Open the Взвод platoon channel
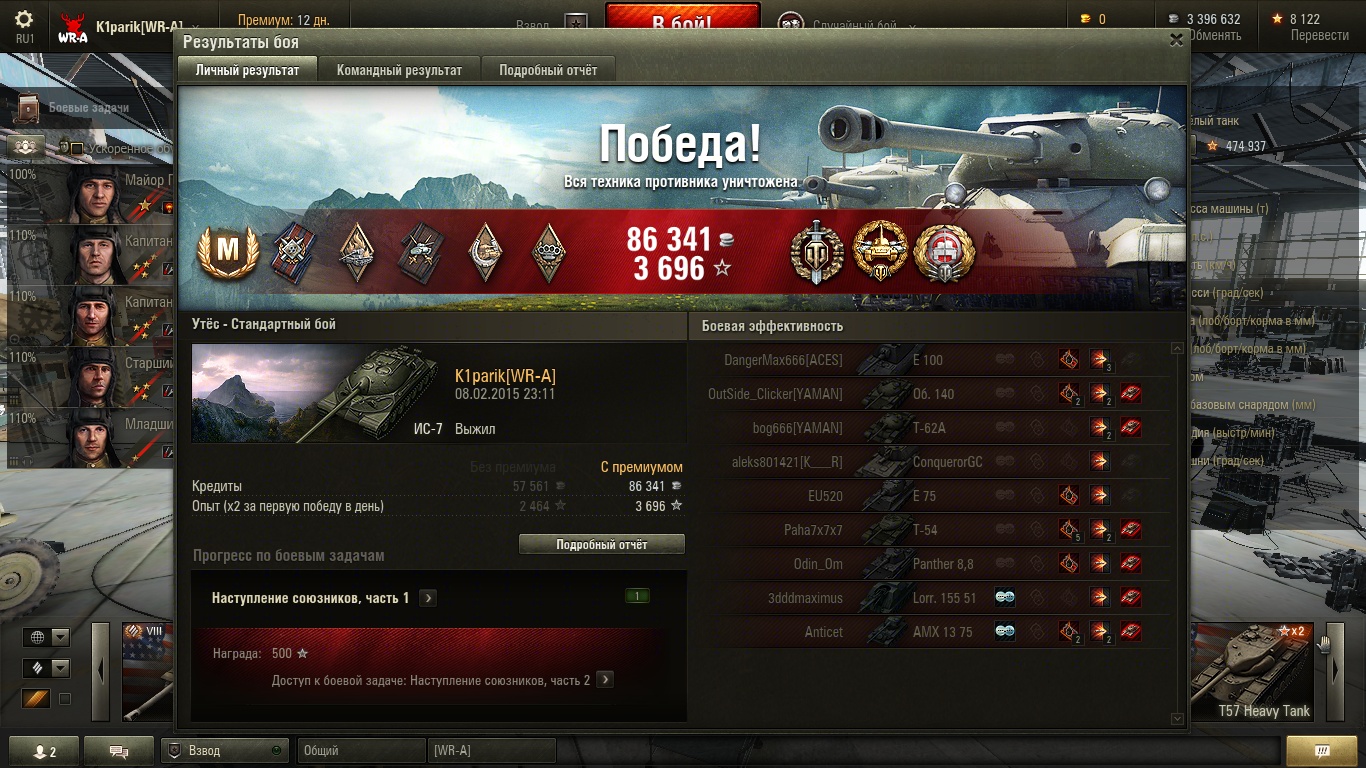1366x768 pixels. [x=224, y=750]
